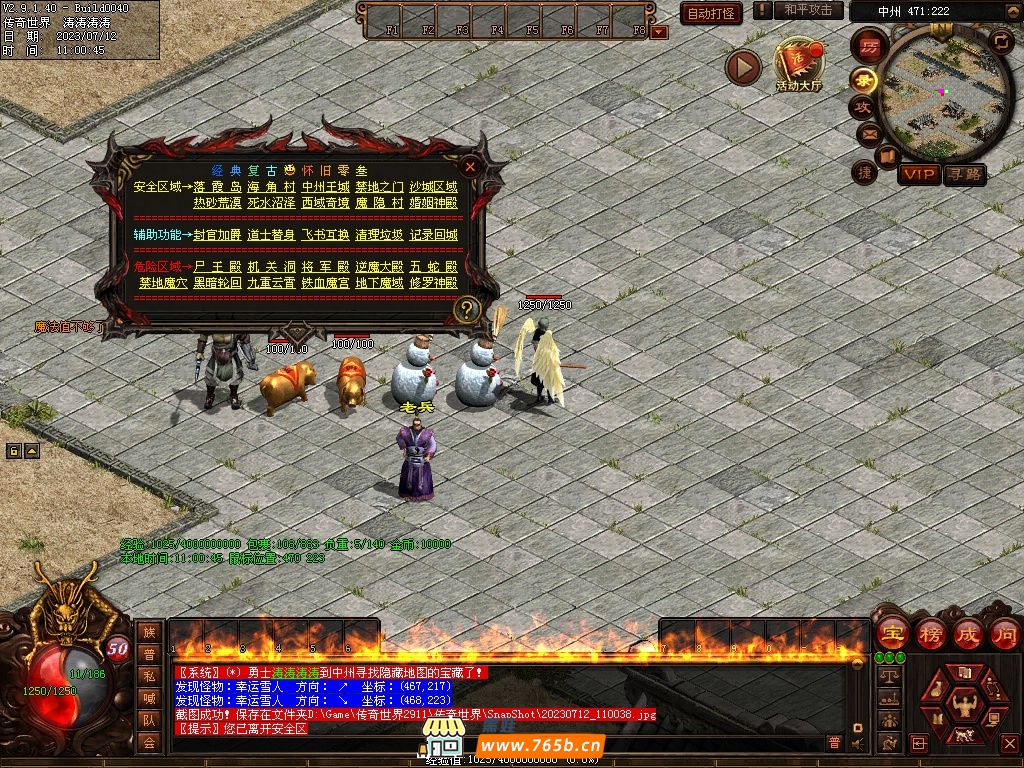
Task: Toggle 自动打怪 auto-fight button
Action: pyautogui.click(x=711, y=13)
